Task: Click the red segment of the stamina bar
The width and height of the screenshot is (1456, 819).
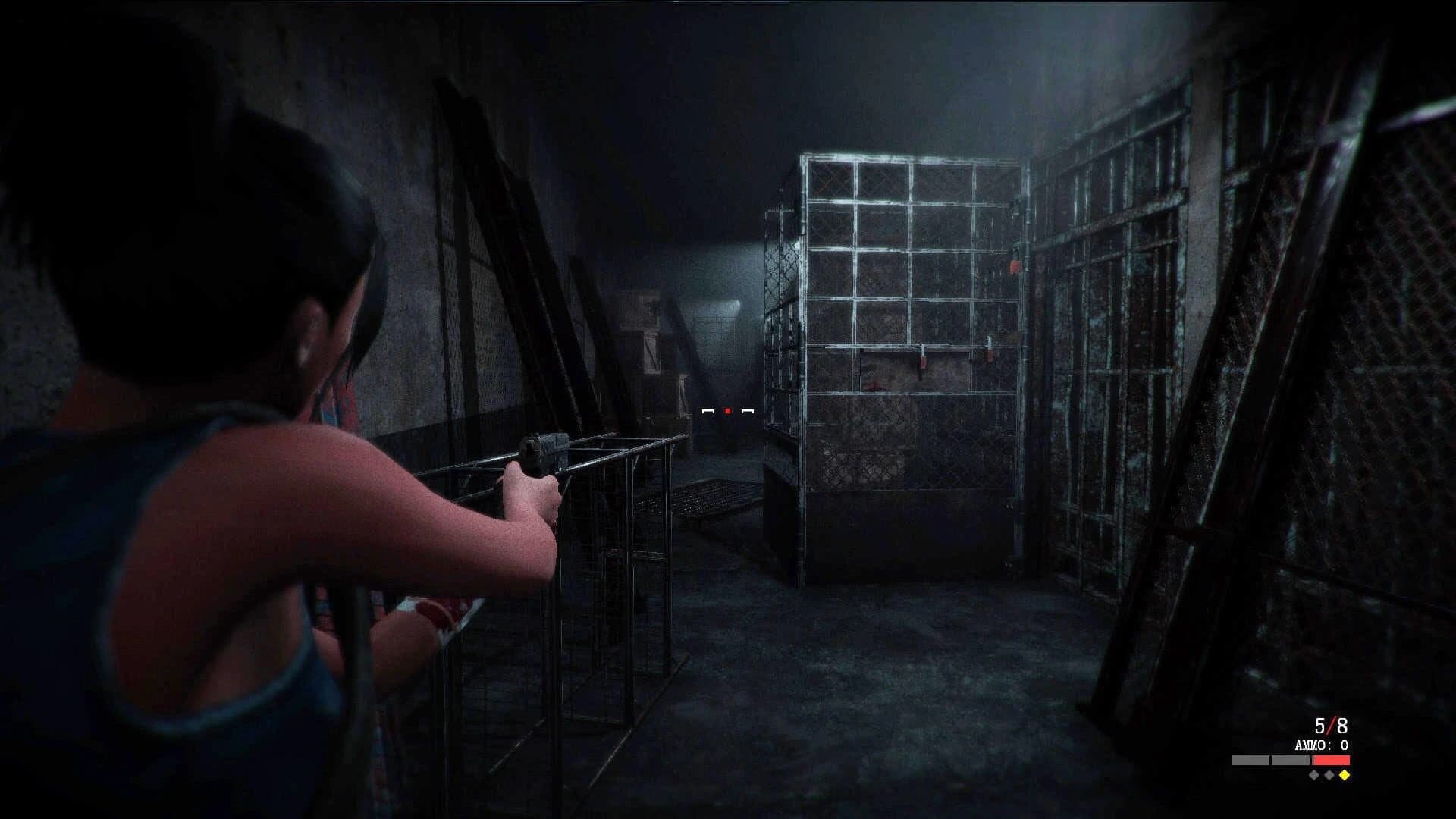Action: click(1330, 761)
